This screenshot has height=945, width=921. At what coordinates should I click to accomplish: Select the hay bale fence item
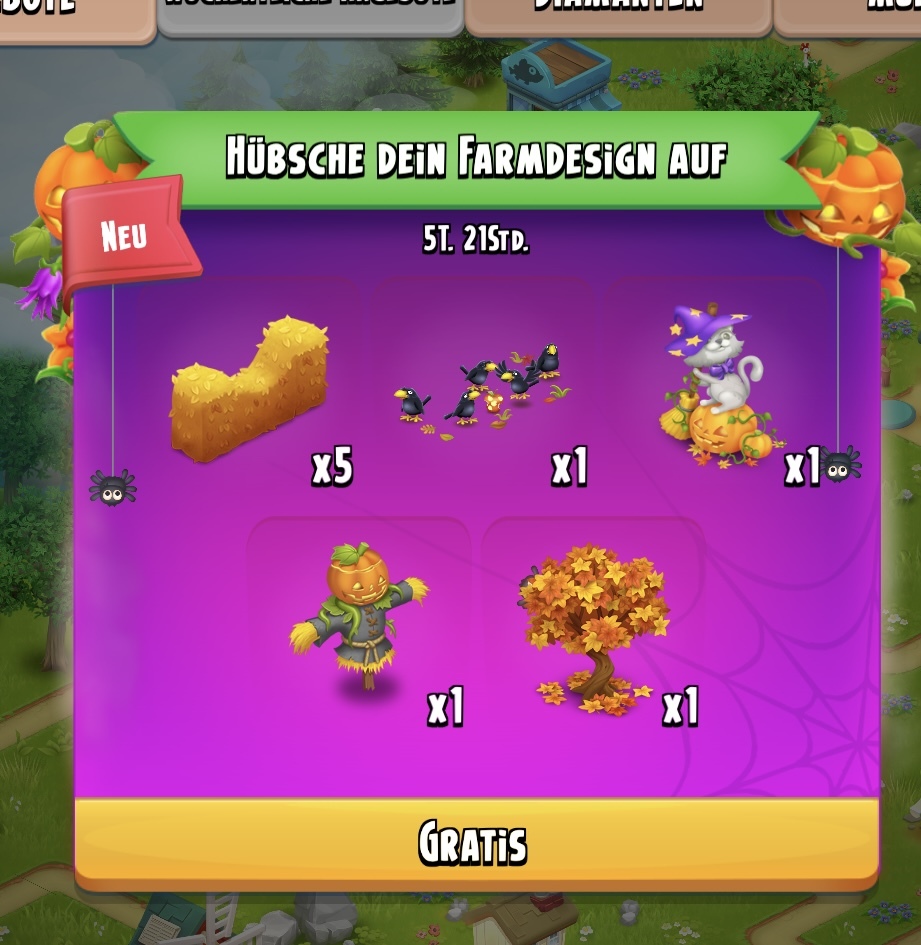coord(251,389)
